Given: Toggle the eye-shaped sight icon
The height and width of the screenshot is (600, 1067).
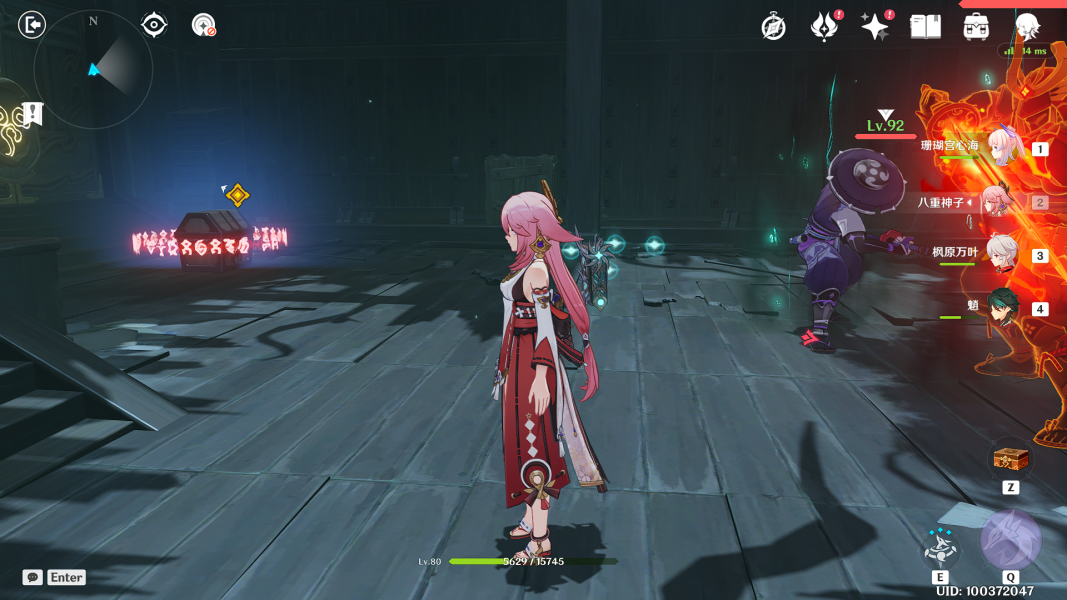Looking at the screenshot, I should [154, 24].
